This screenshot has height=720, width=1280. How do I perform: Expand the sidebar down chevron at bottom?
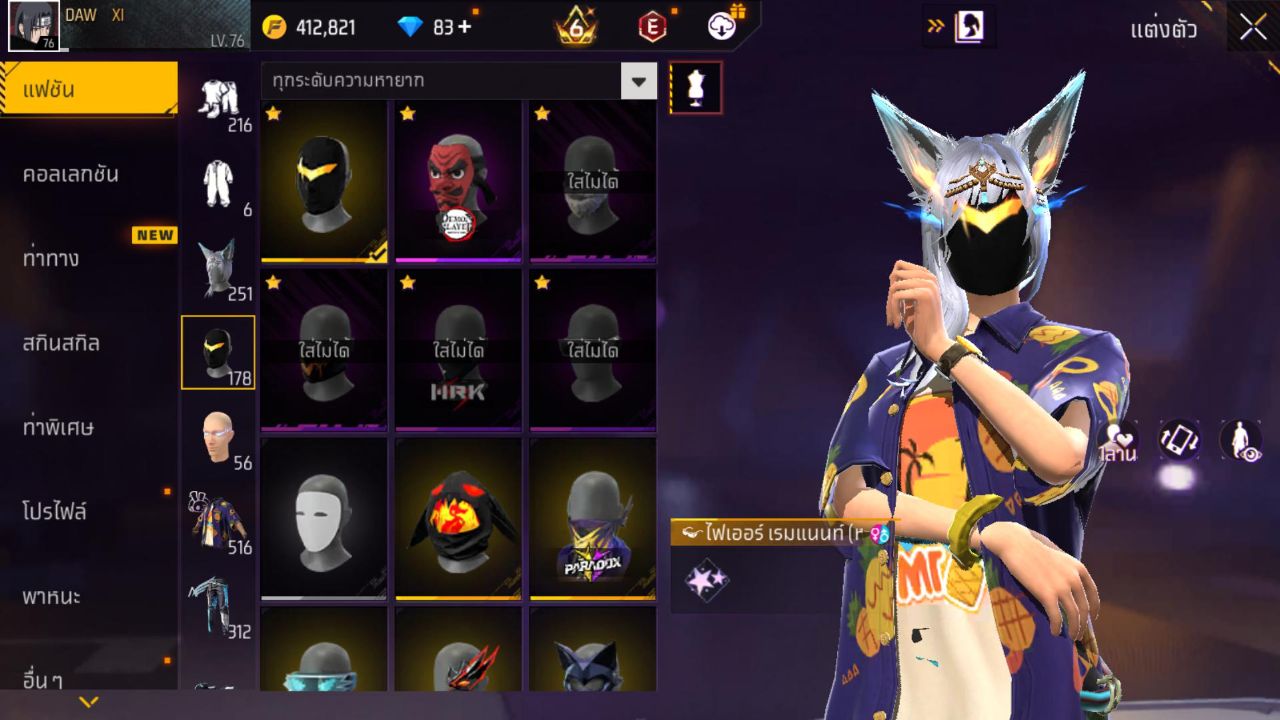[88, 701]
